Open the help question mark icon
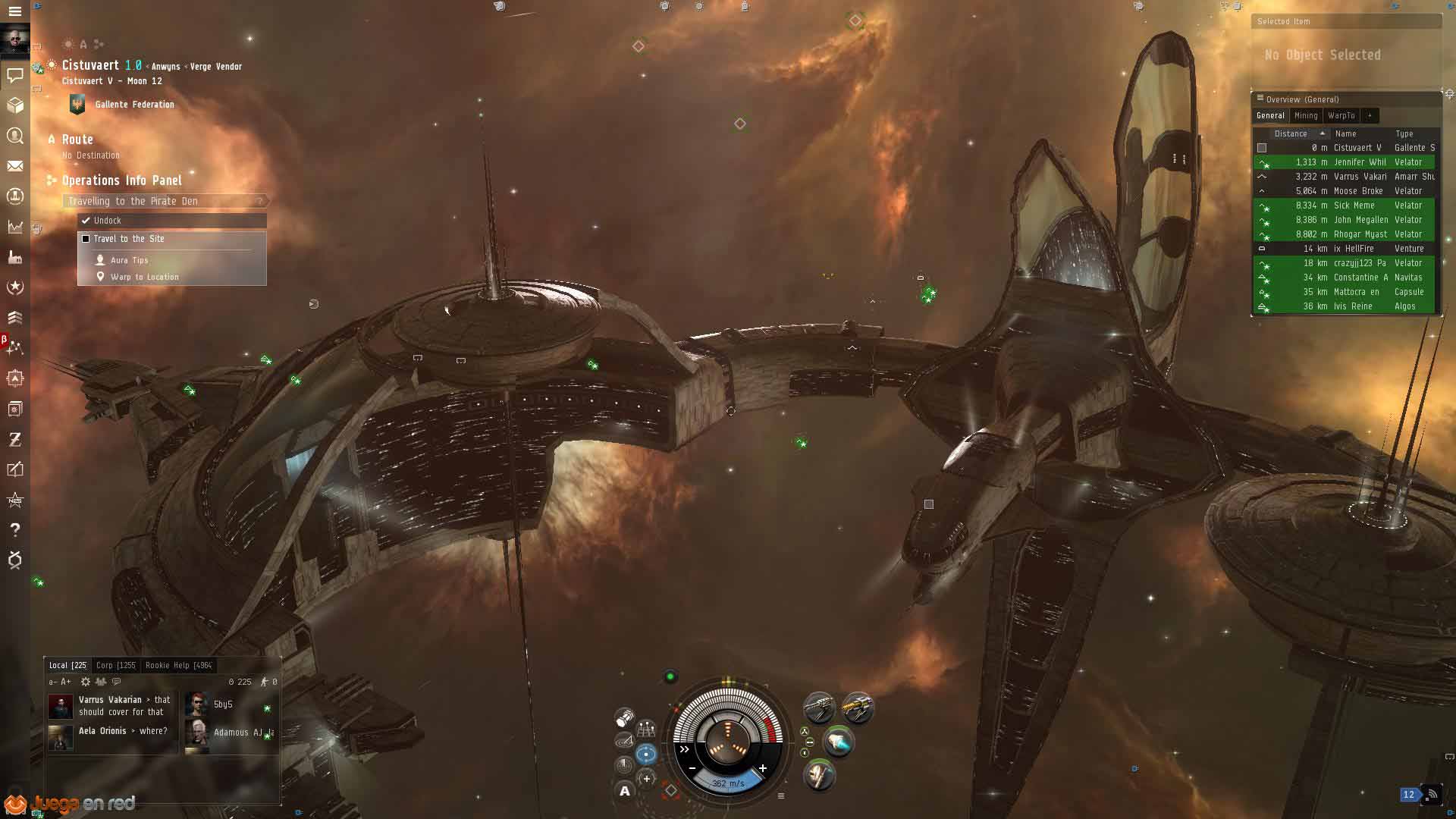The height and width of the screenshot is (819, 1456). 14,530
